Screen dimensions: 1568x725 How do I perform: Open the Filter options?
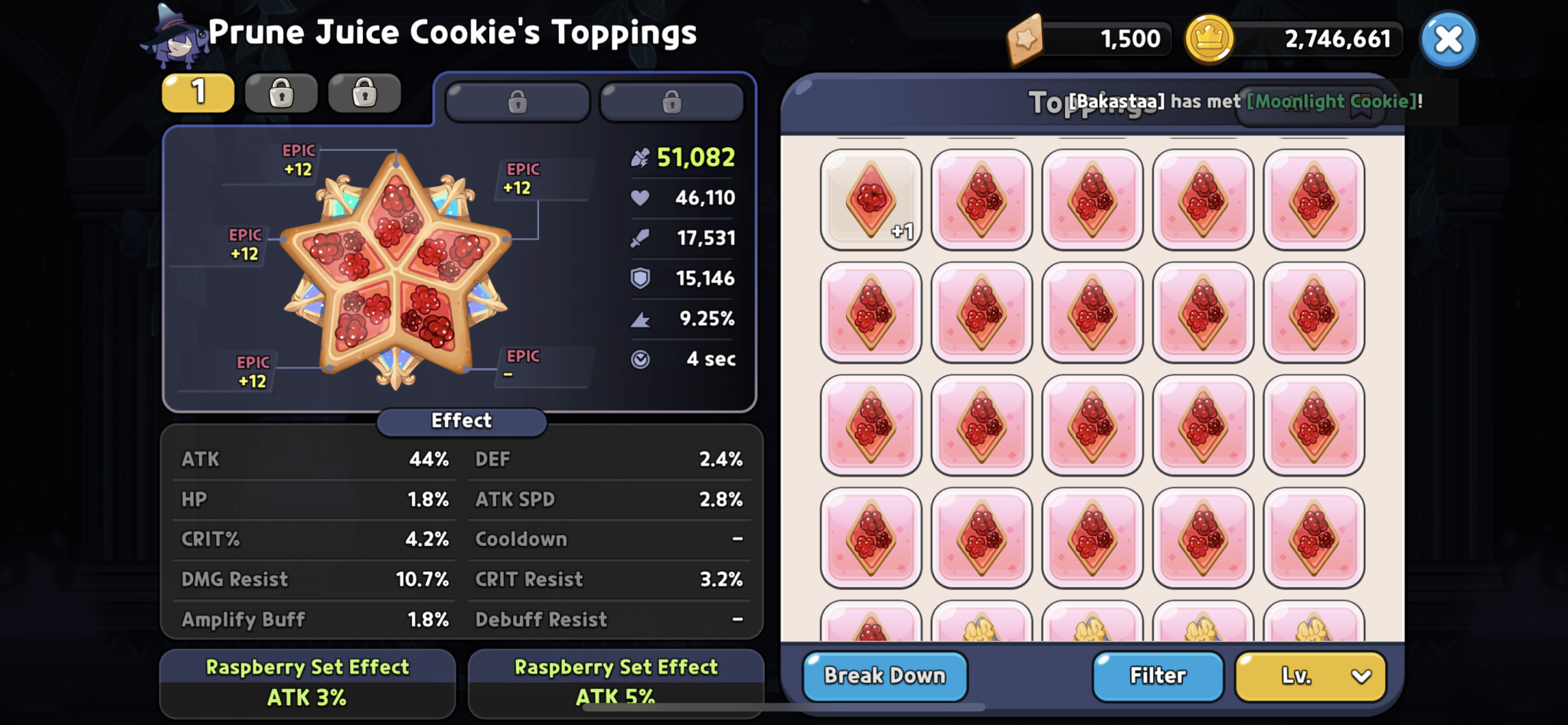(x=1158, y=676)
